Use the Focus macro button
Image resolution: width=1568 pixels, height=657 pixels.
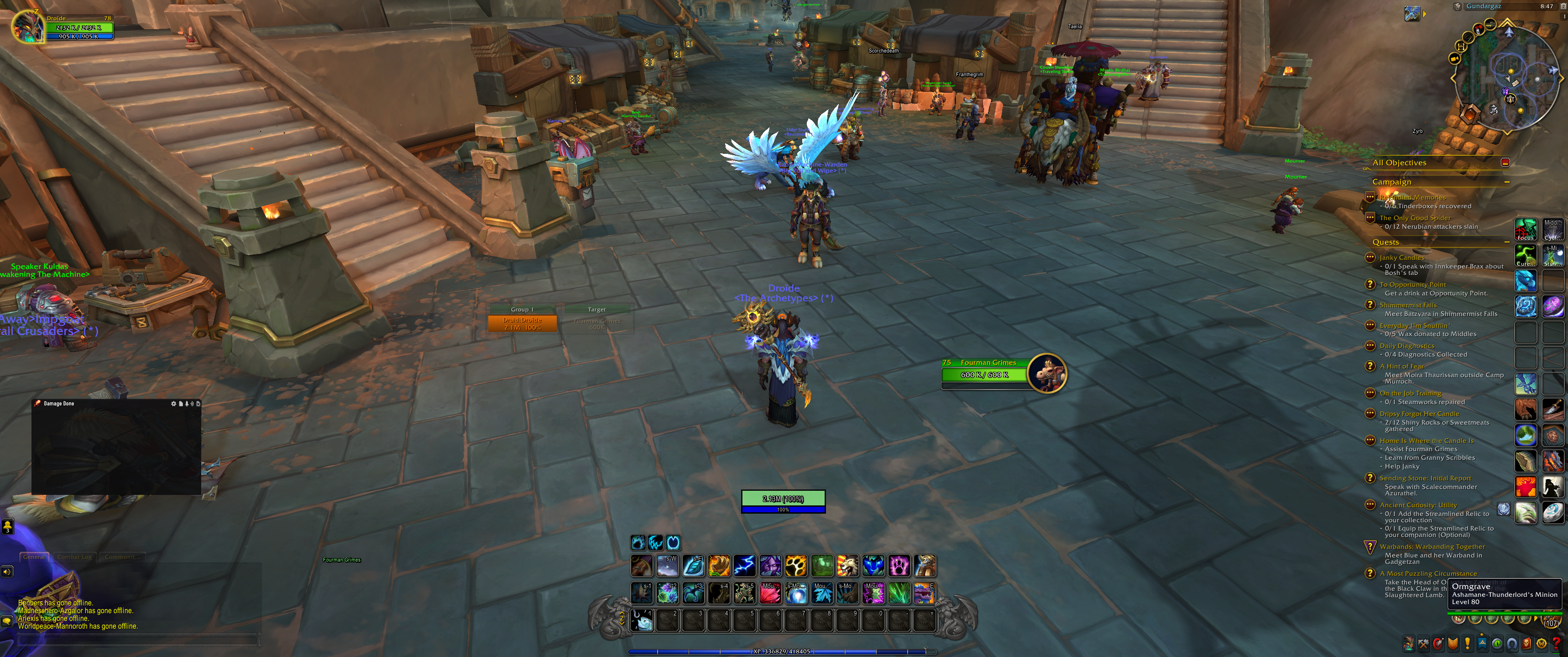click(x=1526, y=230)
